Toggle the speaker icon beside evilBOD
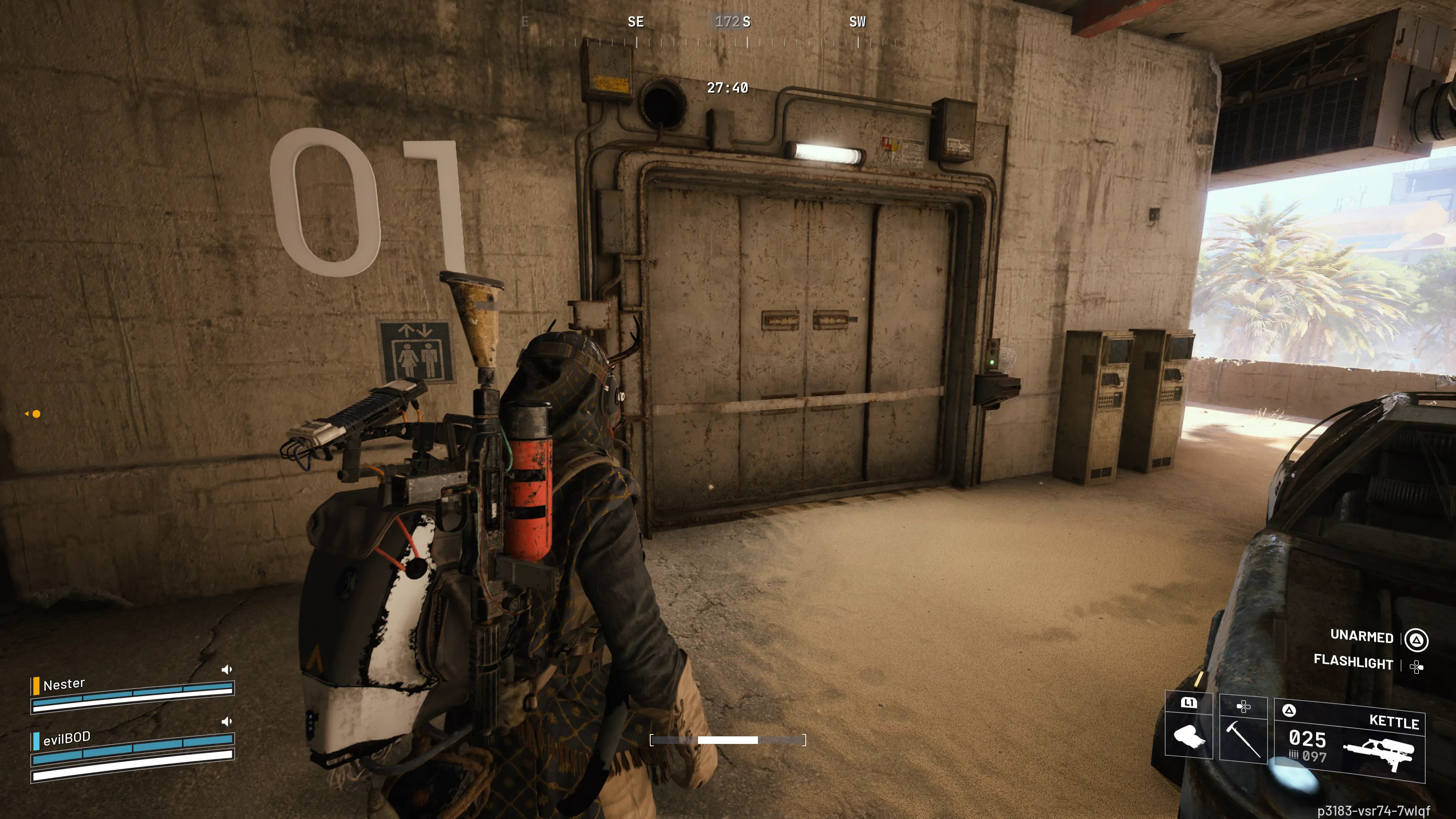Viewport: 1456px width, 819px height. click(227, 722)
